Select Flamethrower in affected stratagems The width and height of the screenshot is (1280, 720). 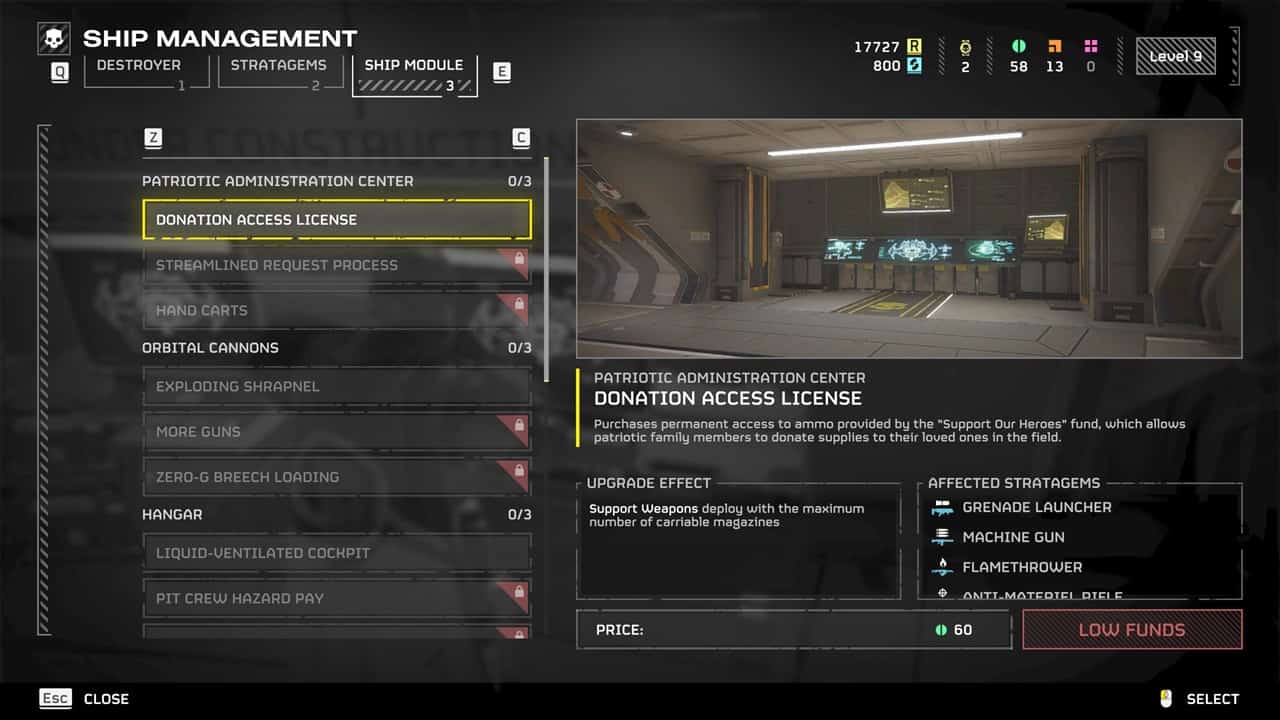(x=1021, y=567)
